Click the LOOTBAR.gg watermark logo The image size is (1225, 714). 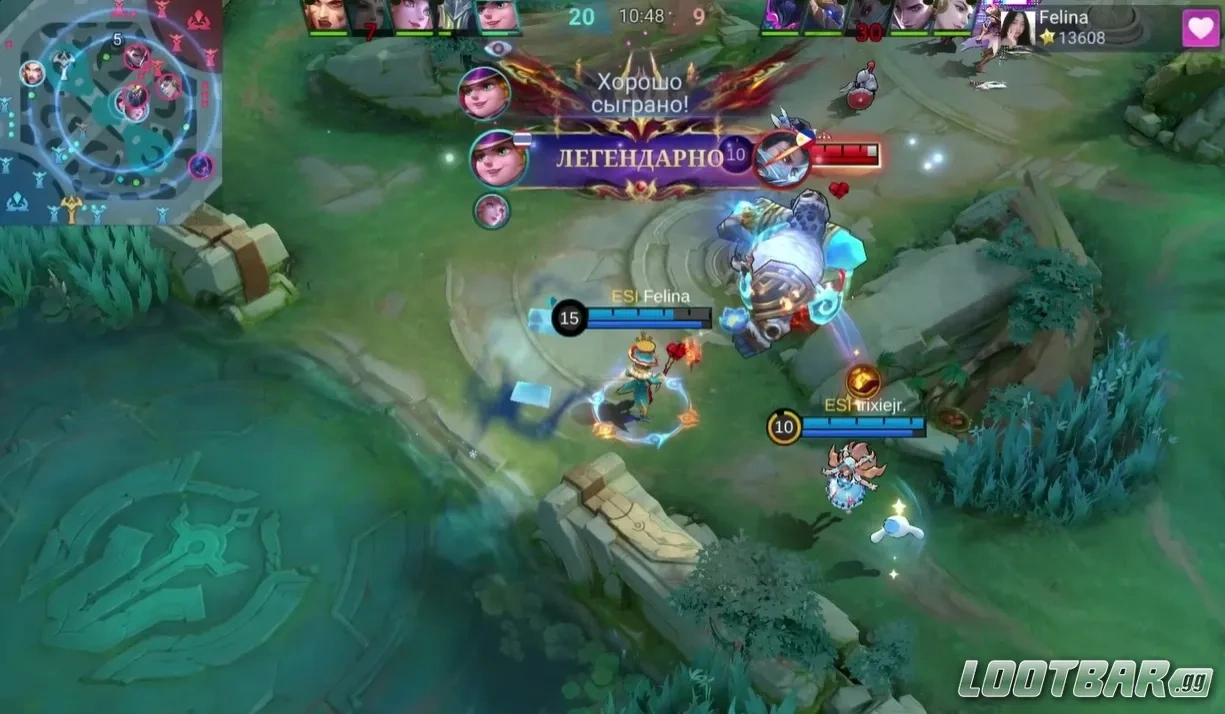pyautogui.click(x=1086, y=679)
